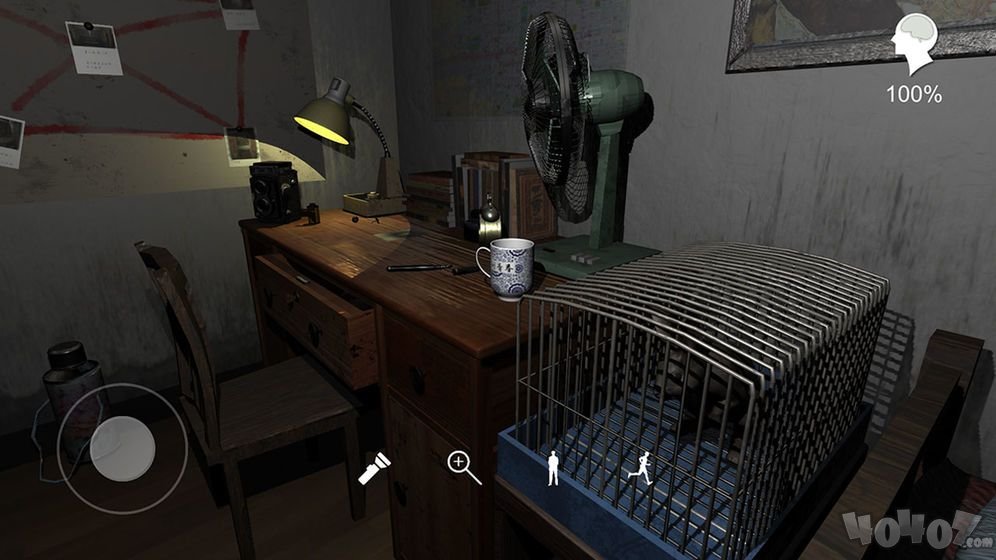Toggle the flashlight icon
Viewport: 996px width, 560px height.
(x=375, y=468)
